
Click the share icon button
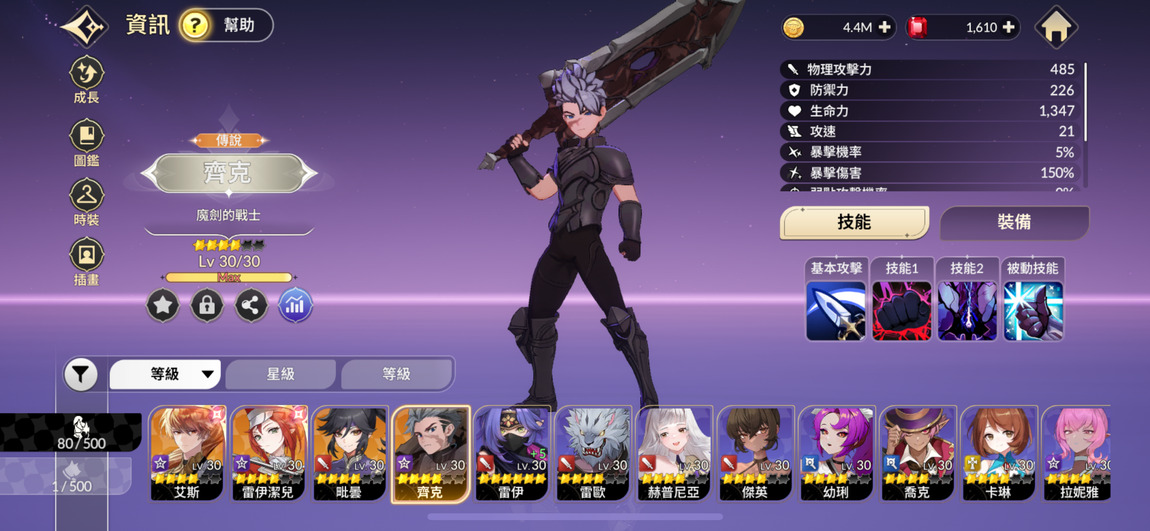(x=251, y=305)
